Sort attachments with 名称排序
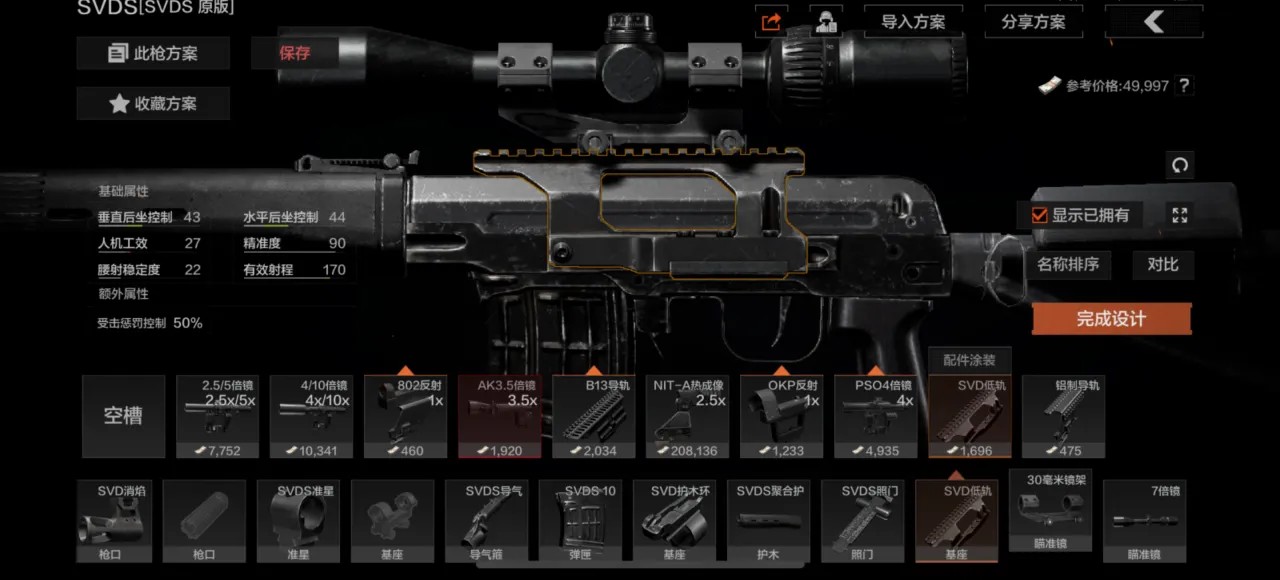This screenshot has height=580, width=1280. (1067, 265)
